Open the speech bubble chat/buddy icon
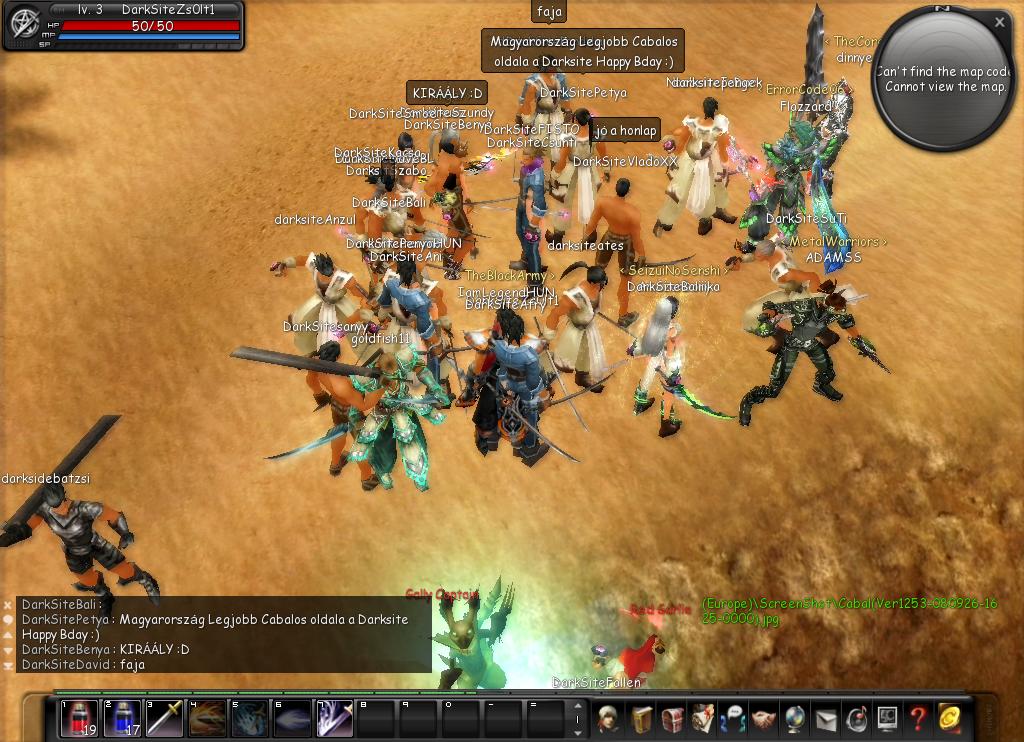Image resolution: width=1024 pixels, height=742 pixels. tap(733, 718)
